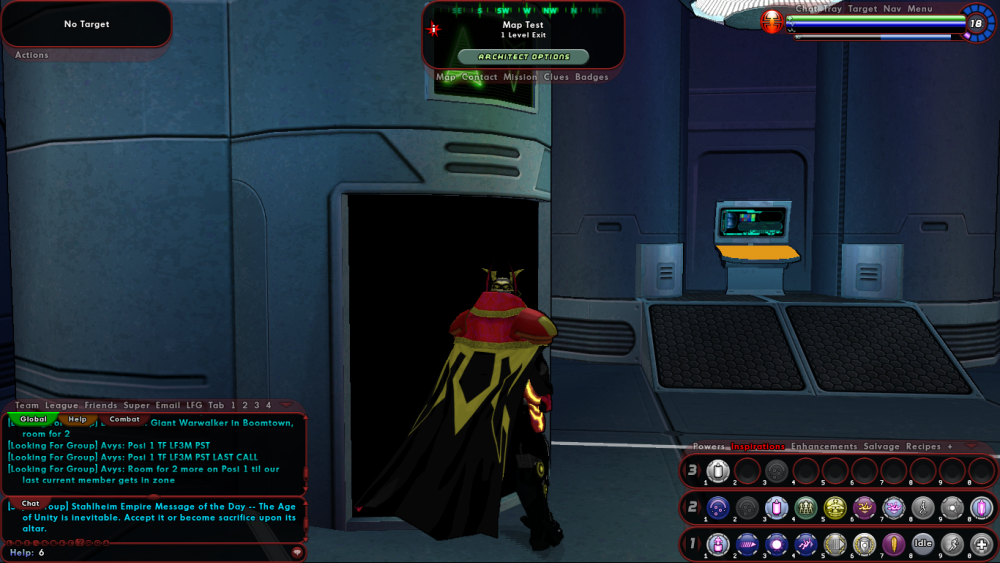Show the Recipes list
The height and width of the screenshot is (563, 1000).
coord(923,447)
